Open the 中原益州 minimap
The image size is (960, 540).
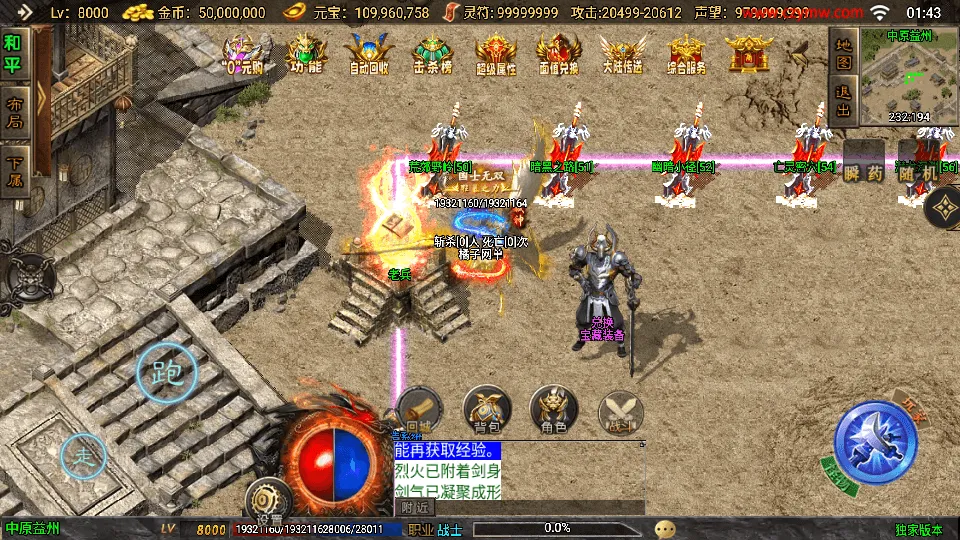pos(895,74)
